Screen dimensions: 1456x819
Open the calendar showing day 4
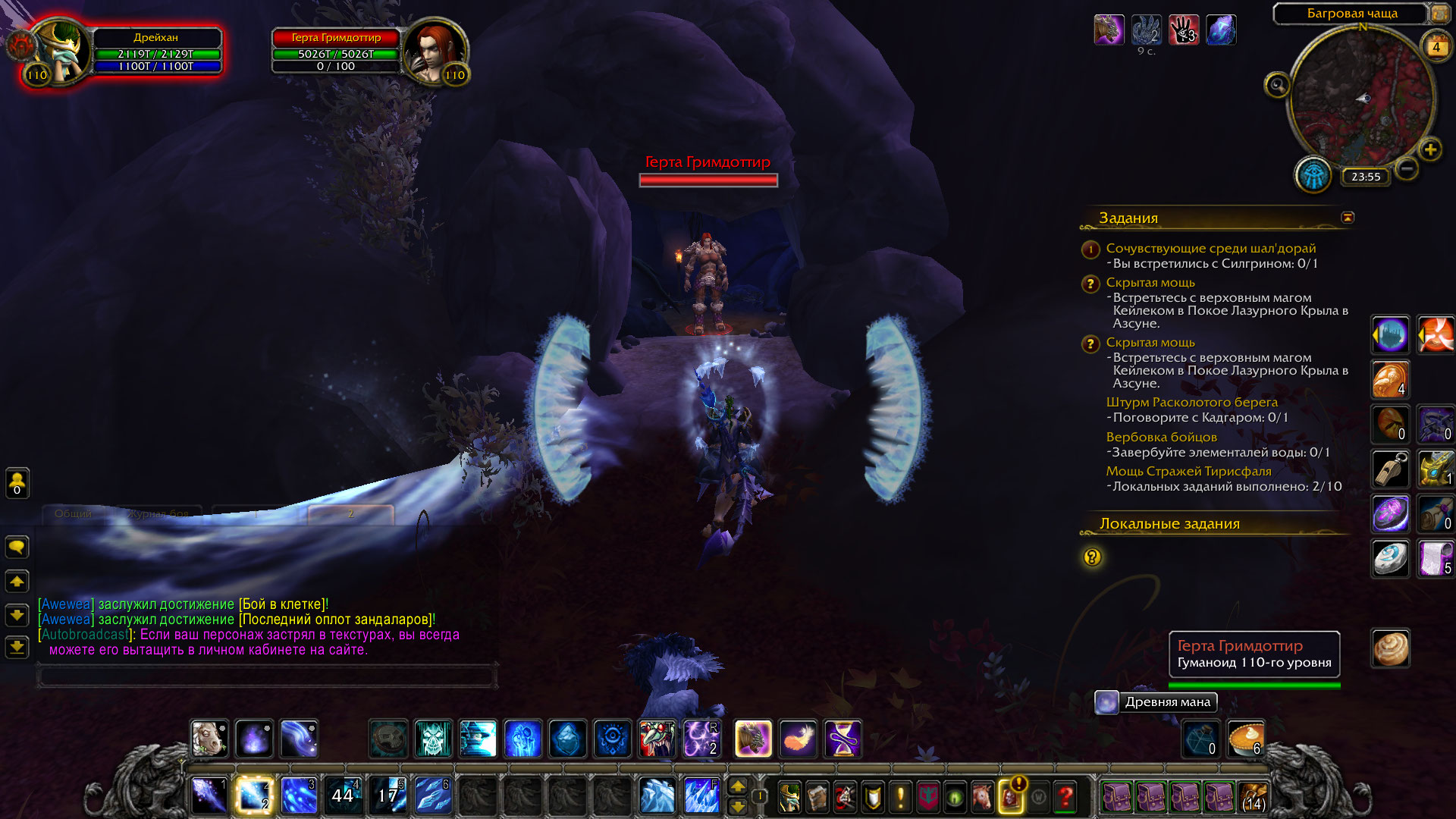coord(1436,47)
